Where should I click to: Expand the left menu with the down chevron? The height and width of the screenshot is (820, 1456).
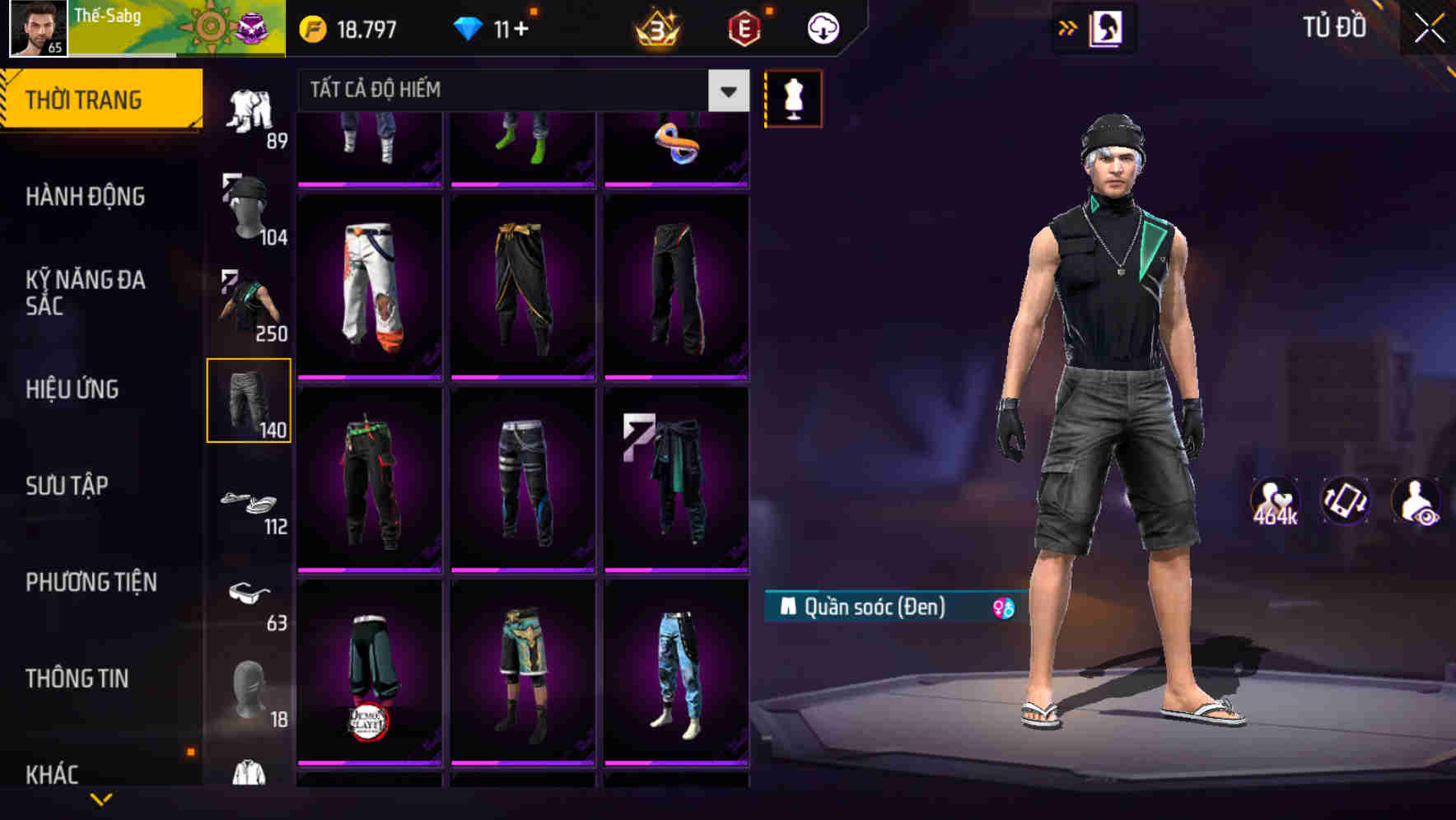click(101, 797)
